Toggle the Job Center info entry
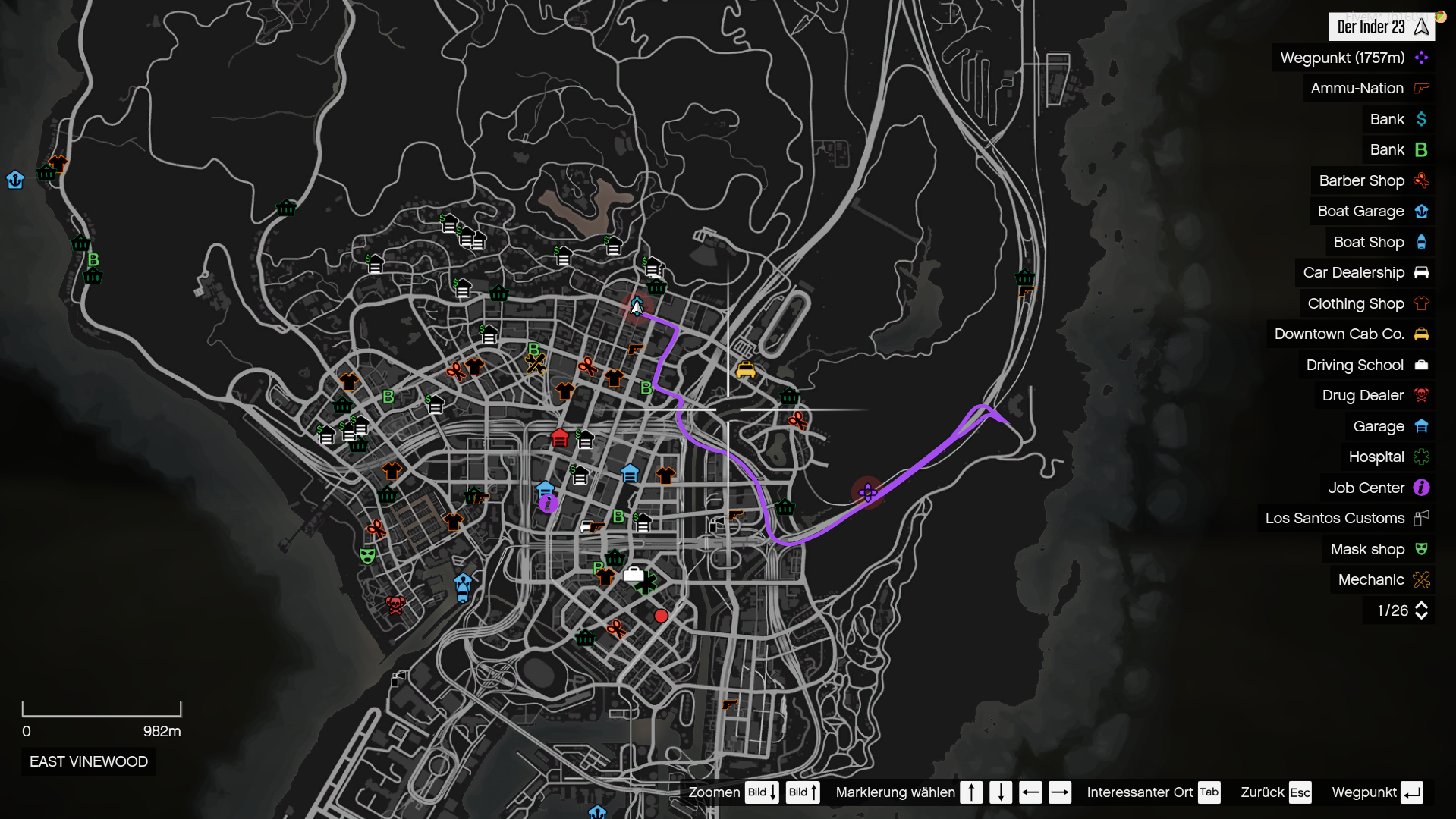 click(1421, 488)
